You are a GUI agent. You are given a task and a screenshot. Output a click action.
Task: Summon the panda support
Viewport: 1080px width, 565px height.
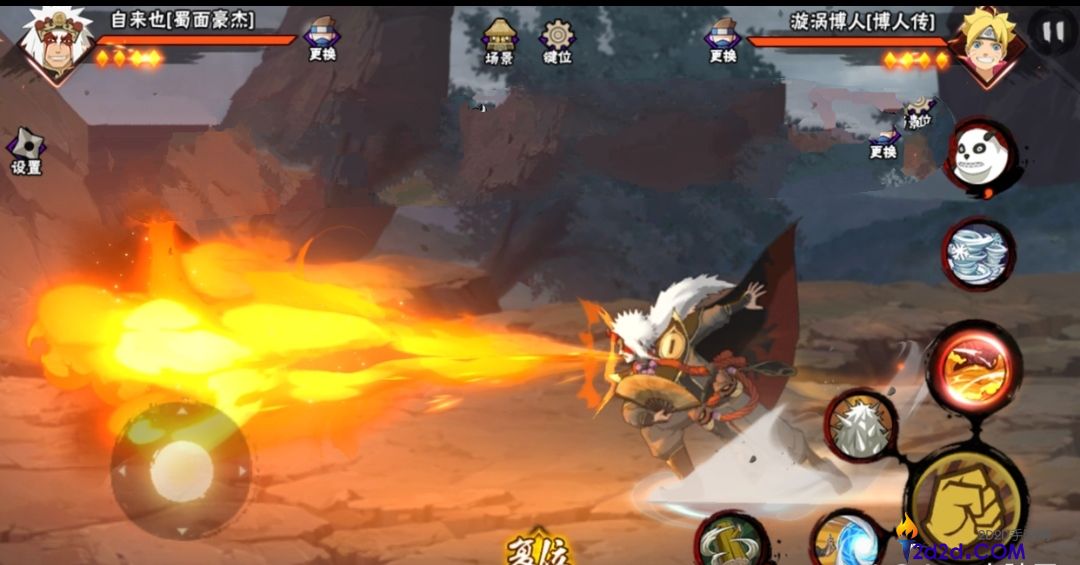tap(978, 158)
